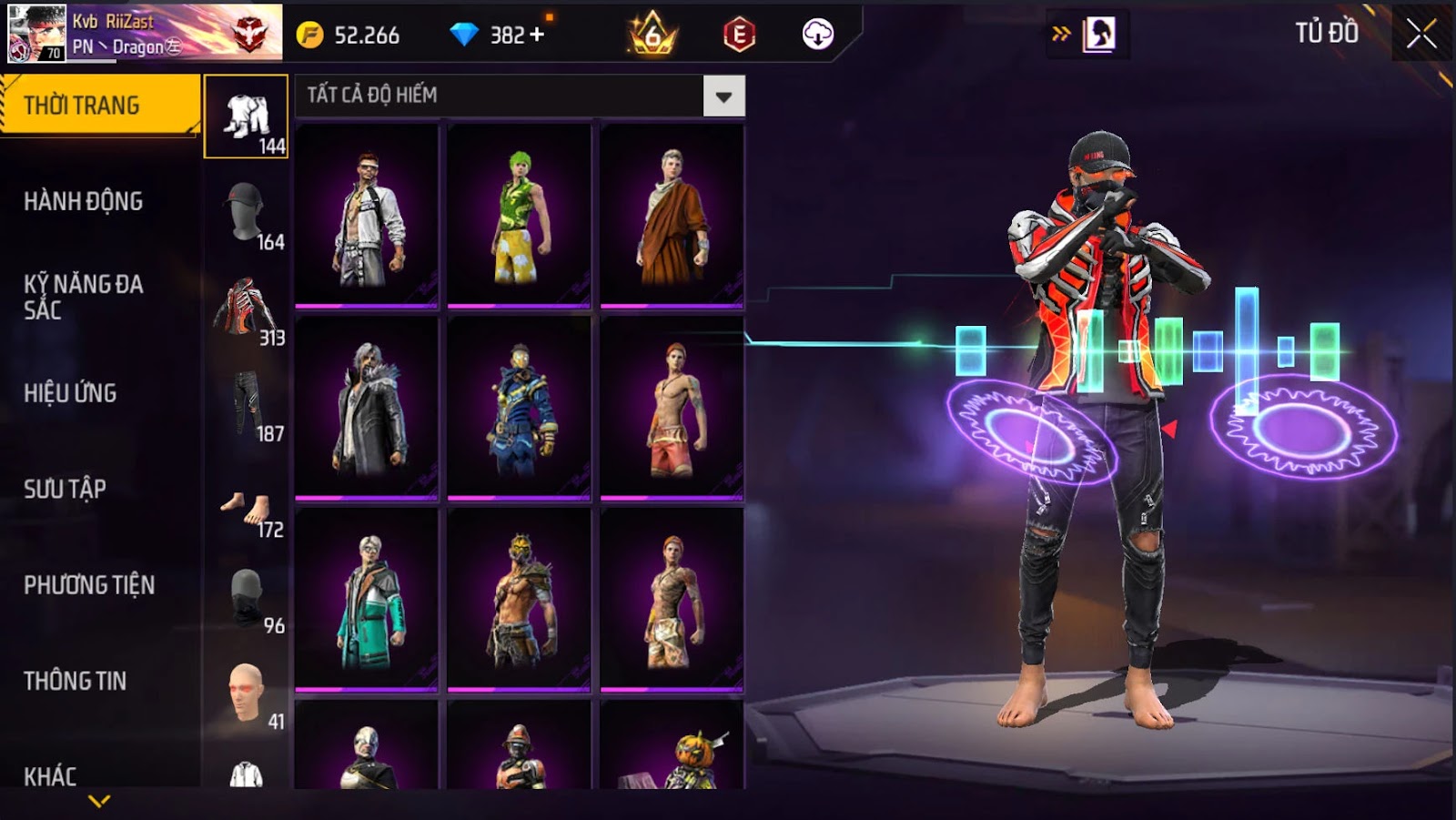Close the wardrobe with the X button
Screen dimensions: 1456x820
click(1421, 35)
